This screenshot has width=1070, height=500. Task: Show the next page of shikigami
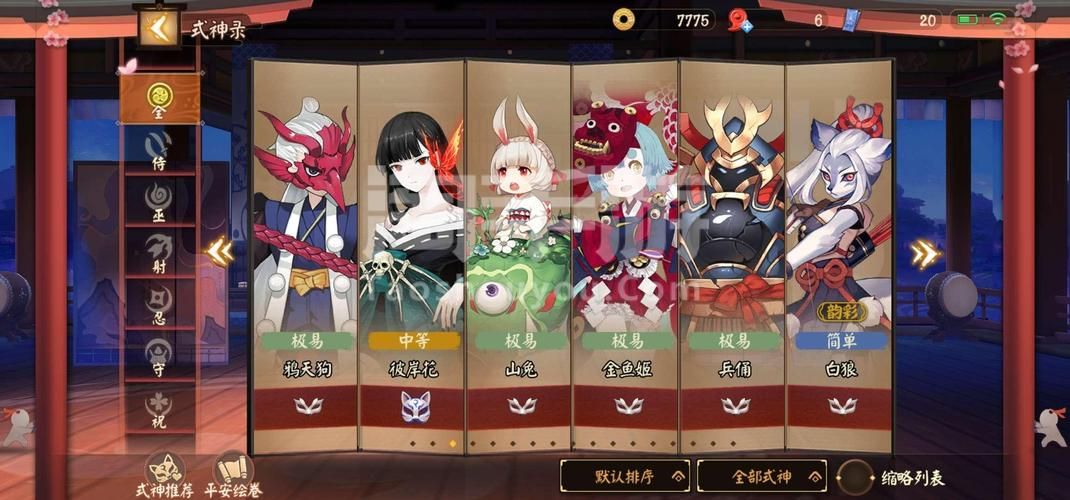(x=925, y=254)
